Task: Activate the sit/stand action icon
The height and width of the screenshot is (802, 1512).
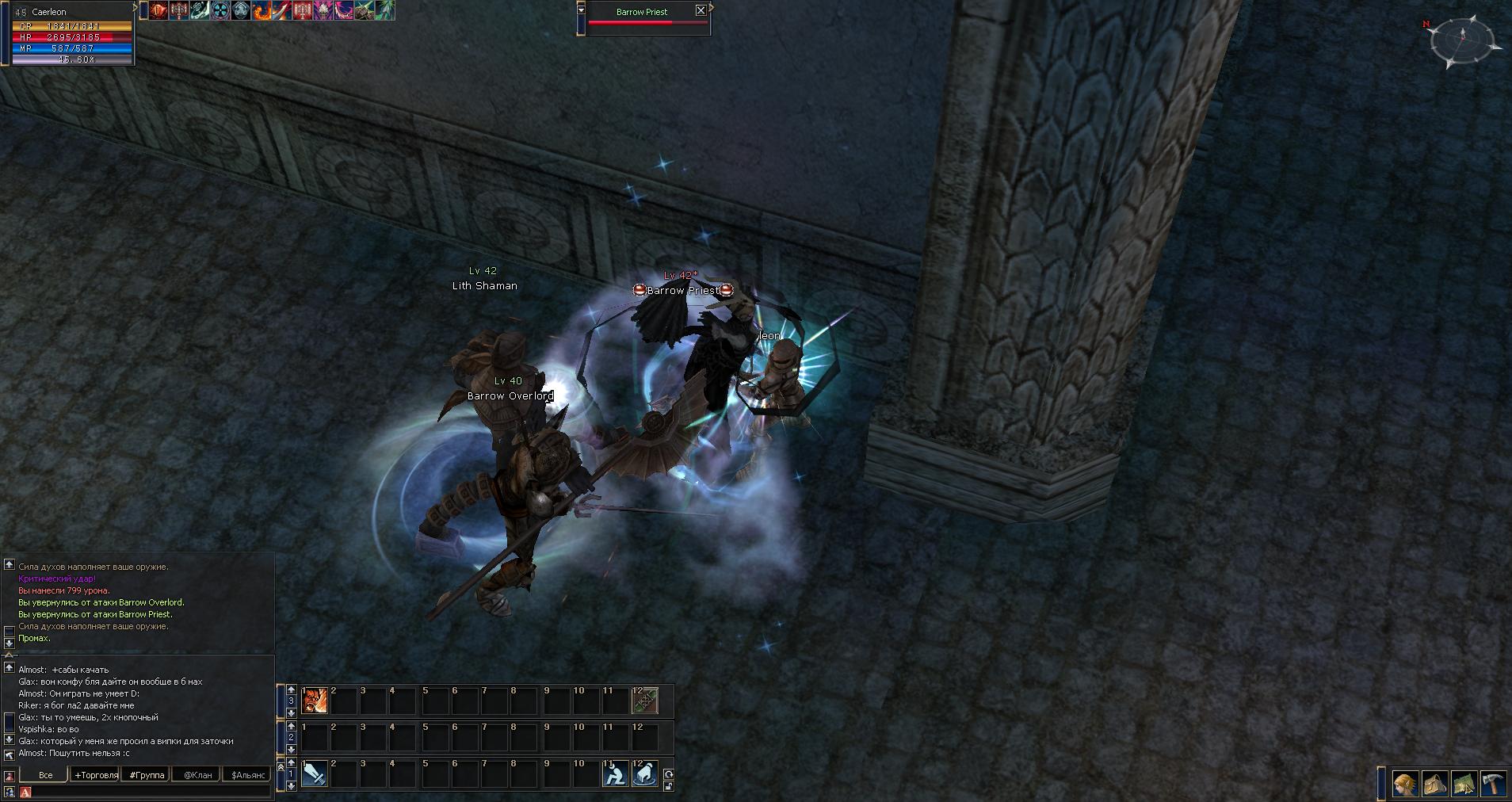Action: coord(615,773)
